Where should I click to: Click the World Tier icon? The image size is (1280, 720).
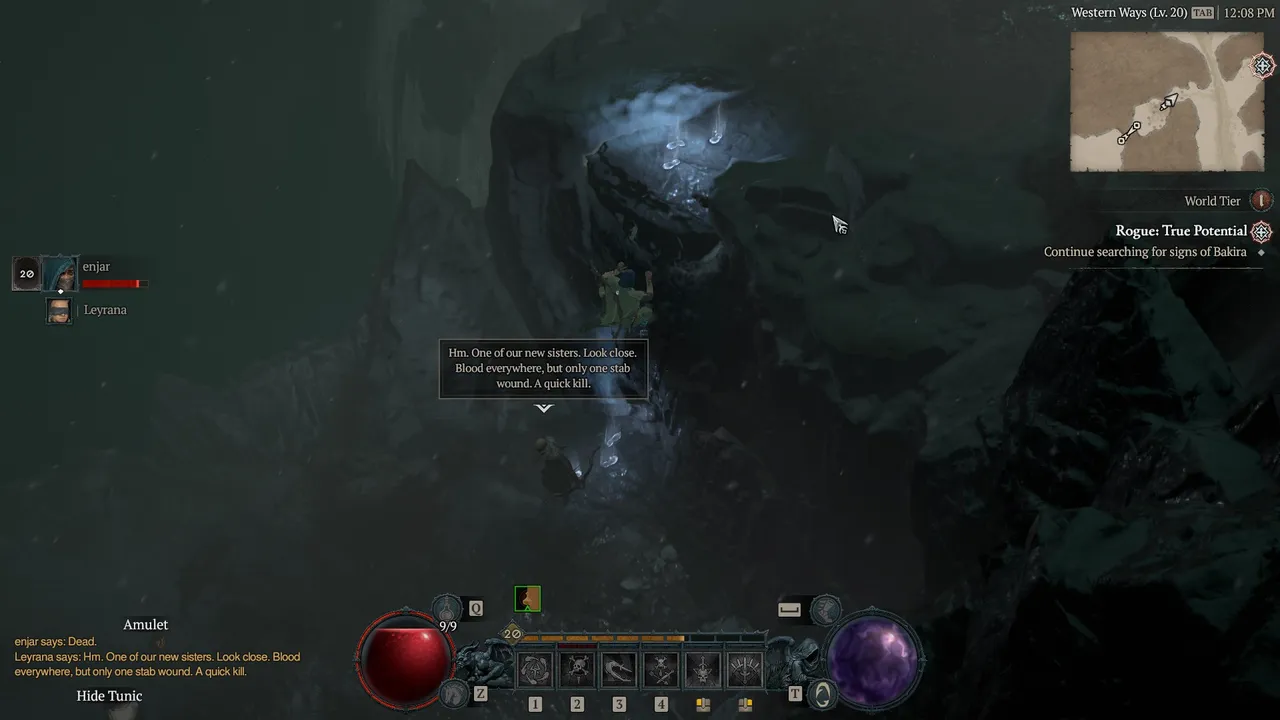tap(1262, 201)
